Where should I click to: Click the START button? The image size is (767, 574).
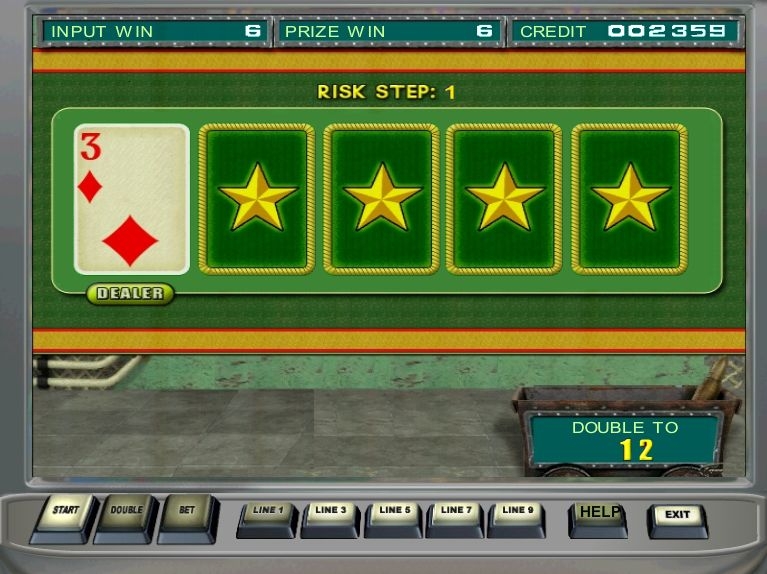tap(65, 514)
